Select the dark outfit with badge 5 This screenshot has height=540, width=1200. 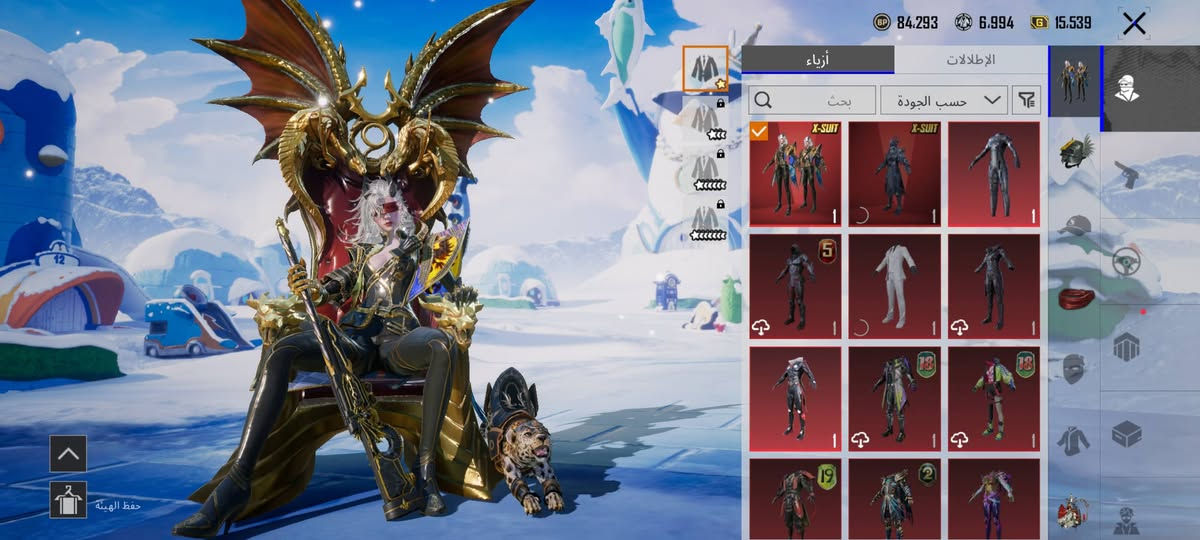pyautogui.click(x=795, y=286)
